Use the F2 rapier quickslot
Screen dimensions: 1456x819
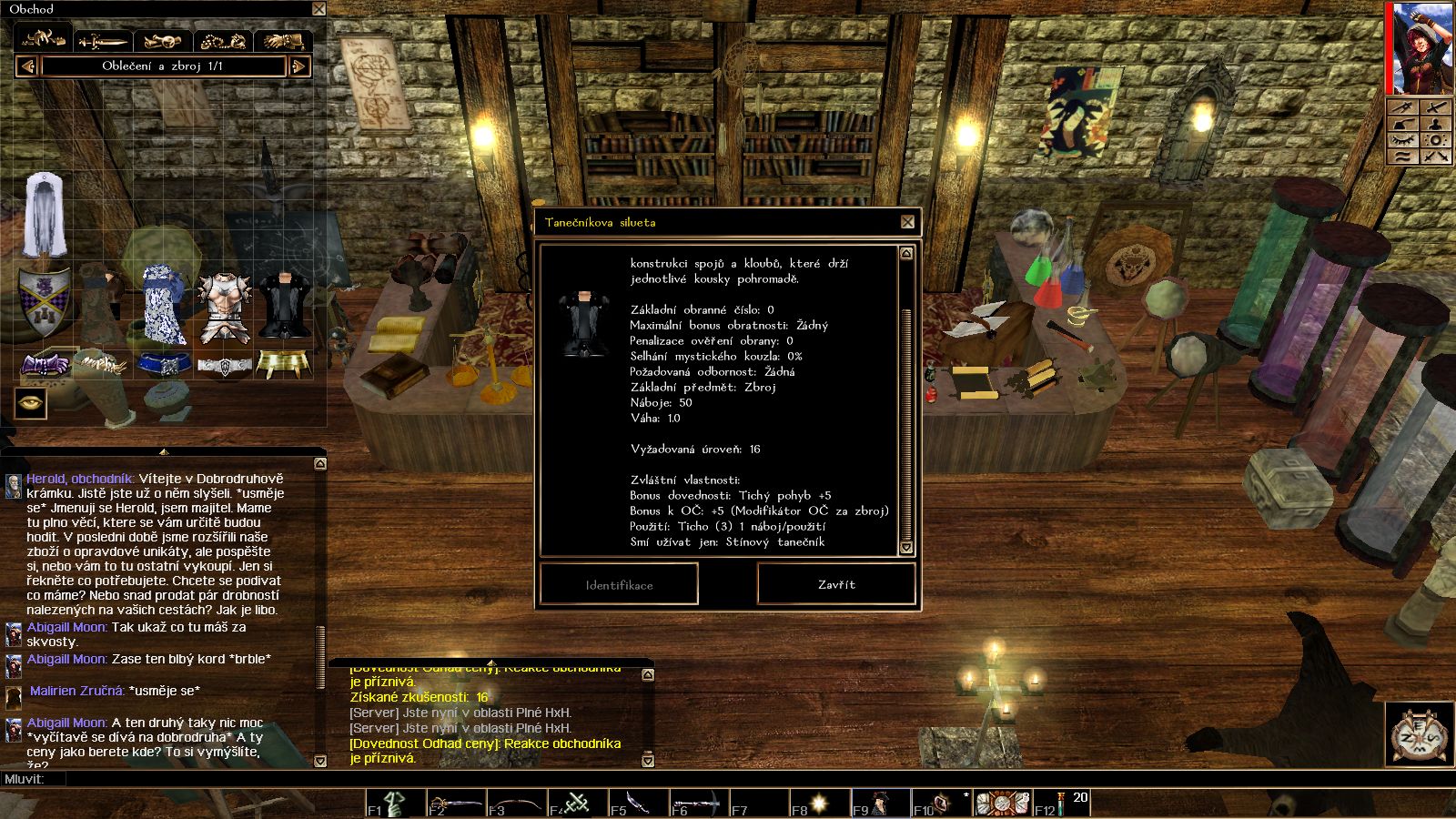point(456,804)
